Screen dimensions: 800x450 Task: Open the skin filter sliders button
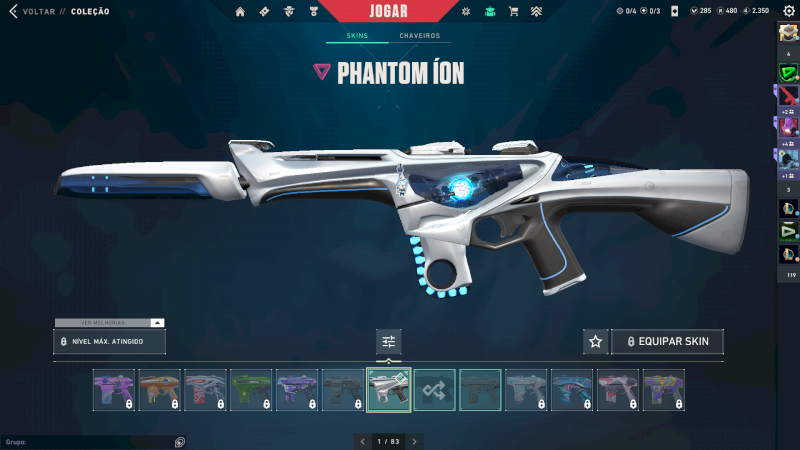click(389, 342)
